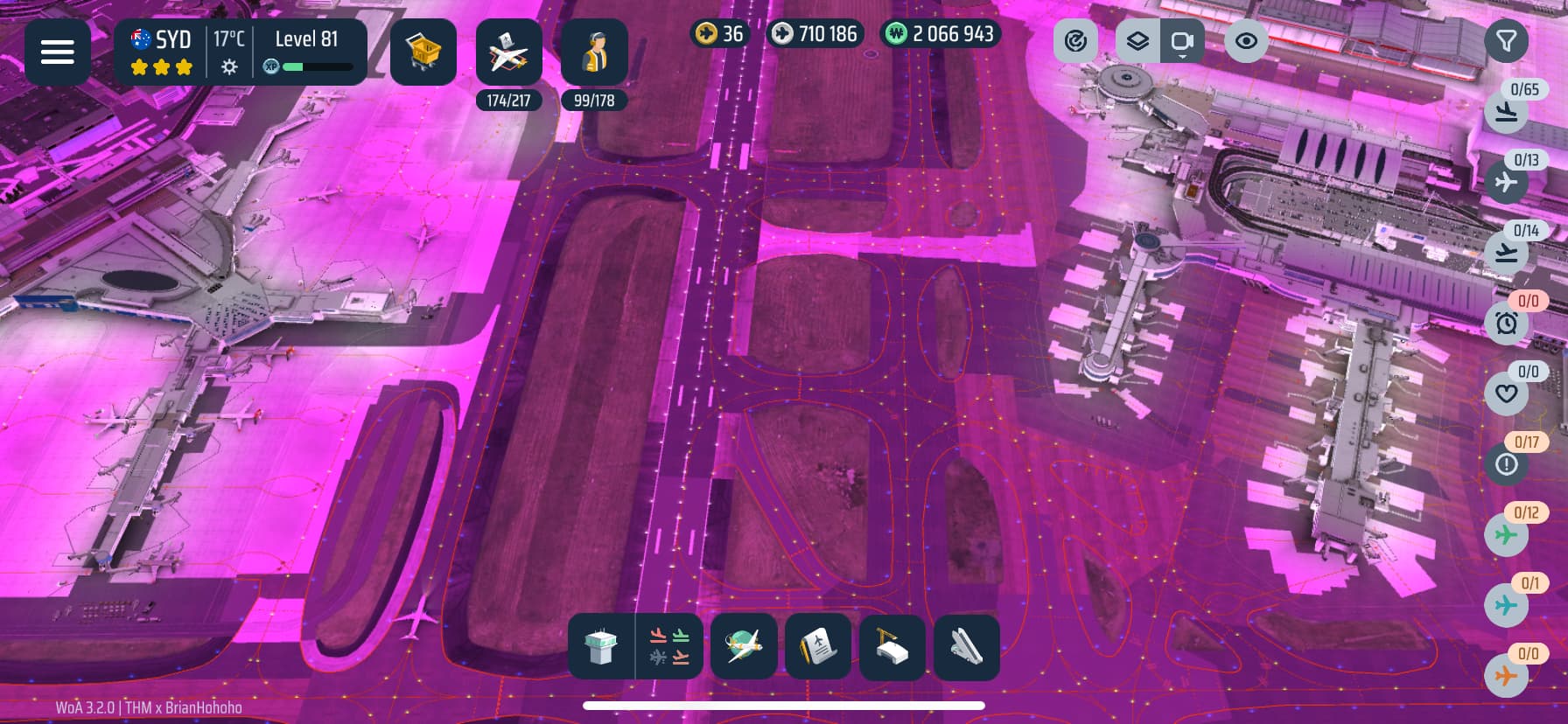Open the ground crew icon showing 99/178
The width and height of the screenshot is (1568, 724).
click(x=593, y=54)
